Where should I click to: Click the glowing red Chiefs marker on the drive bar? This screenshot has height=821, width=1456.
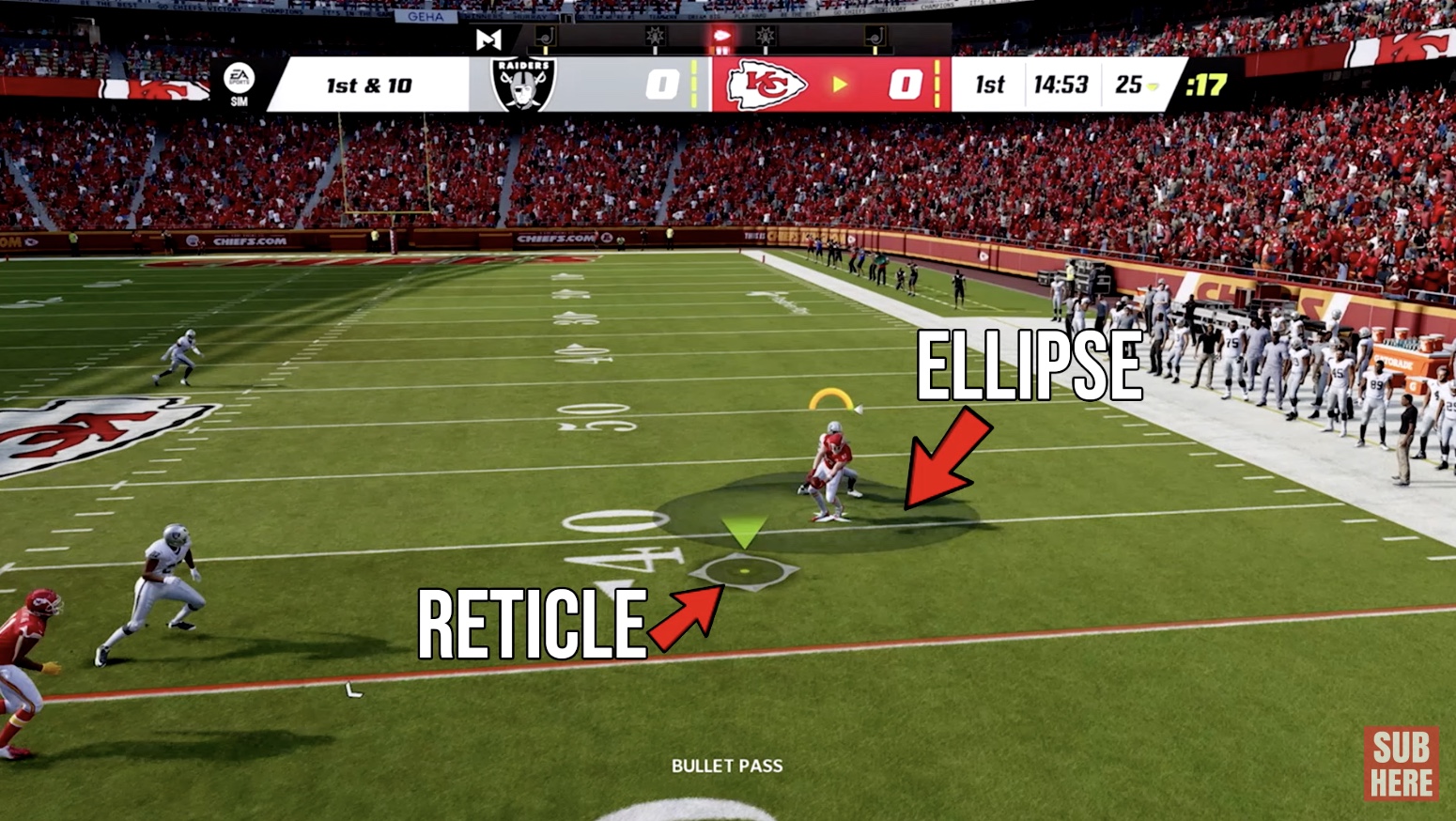point(722,36)
